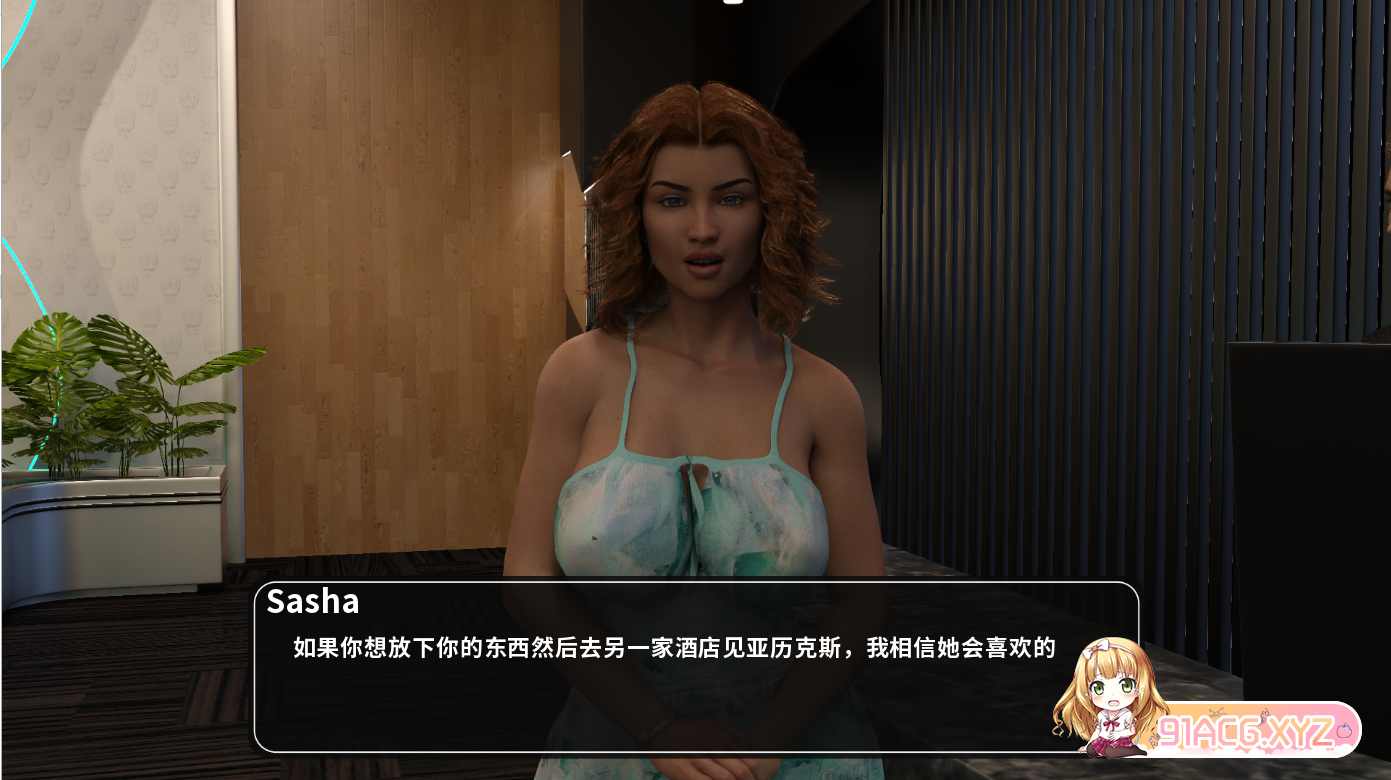This screenshot has height=780, width=1391.
Task: Click the small peach icon beside the watermark
Action: 1345,728
